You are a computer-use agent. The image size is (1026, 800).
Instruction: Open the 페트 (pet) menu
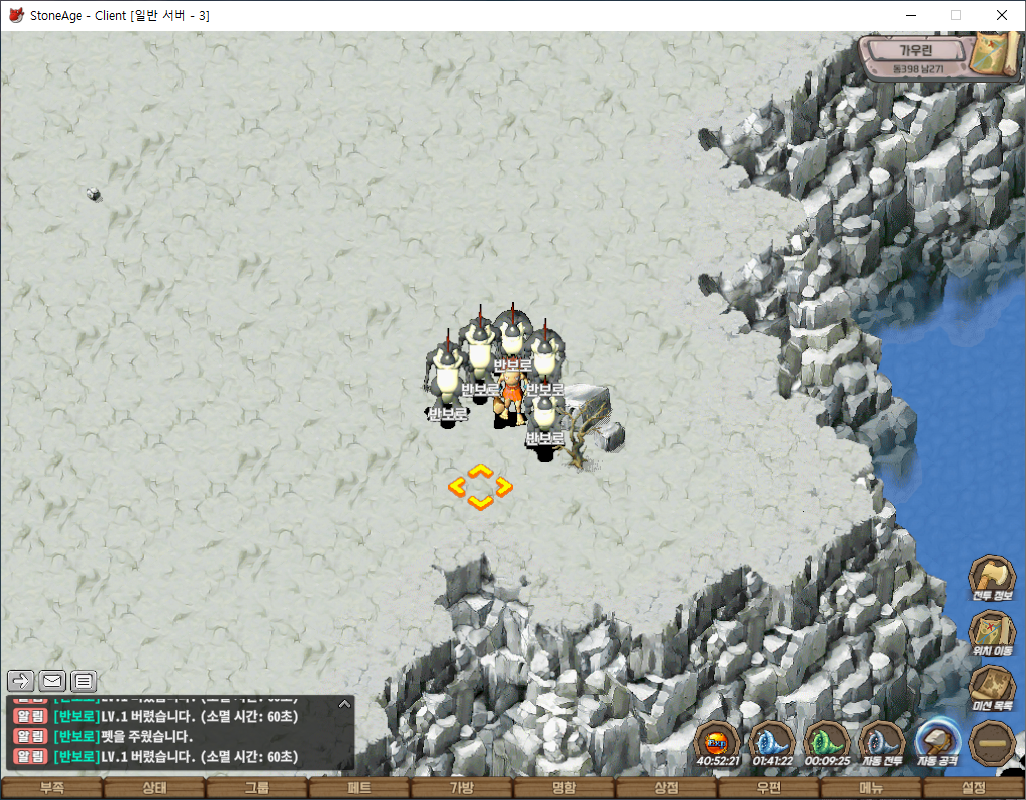tap(359, 788)
